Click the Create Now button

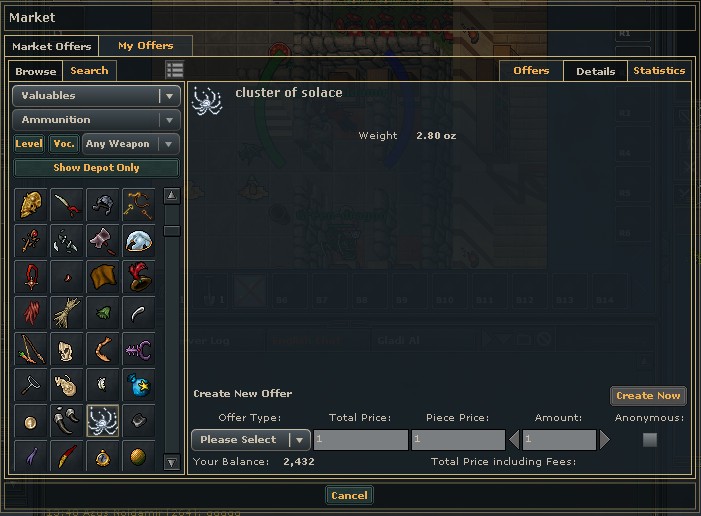tap(648, 396)
